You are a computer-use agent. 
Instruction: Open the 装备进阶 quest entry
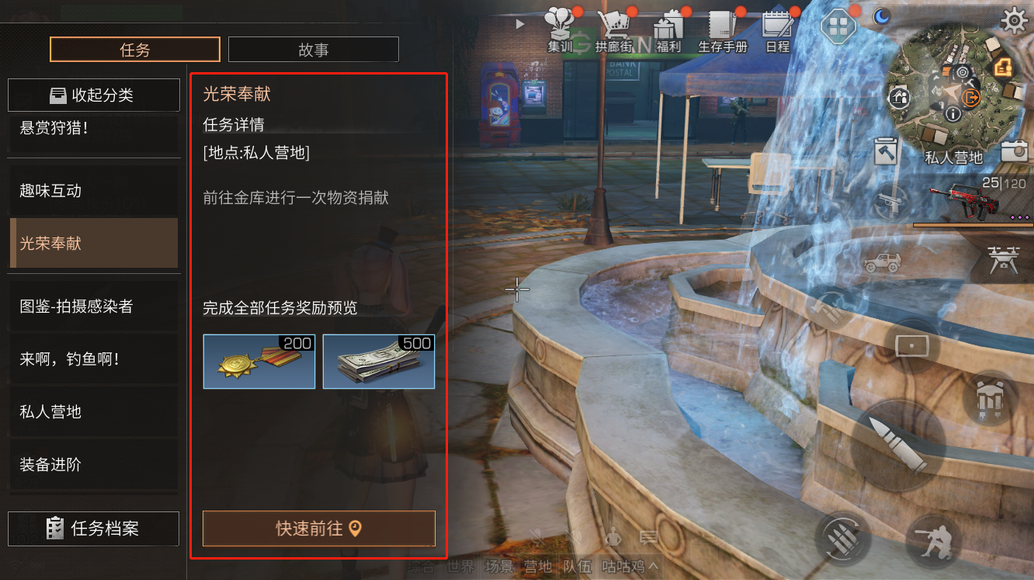pos(93,465)
